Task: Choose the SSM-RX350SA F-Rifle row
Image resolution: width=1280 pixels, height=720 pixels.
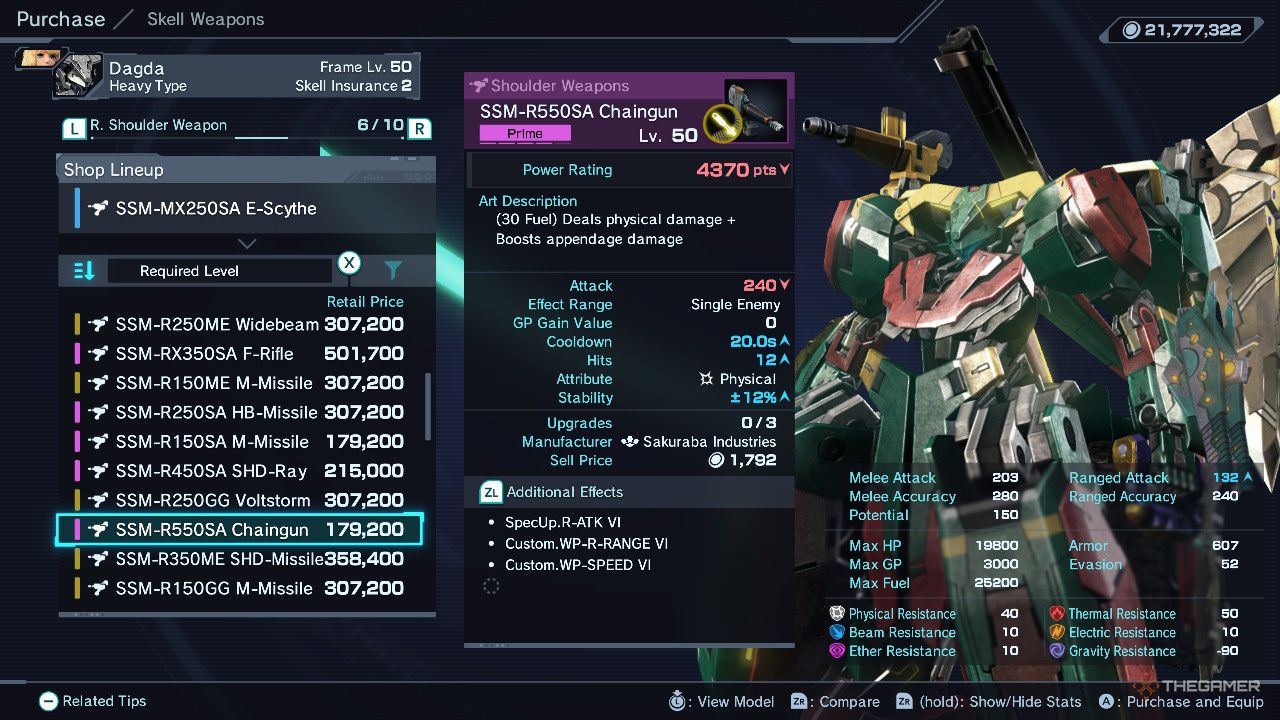Action: pos(240,354)
